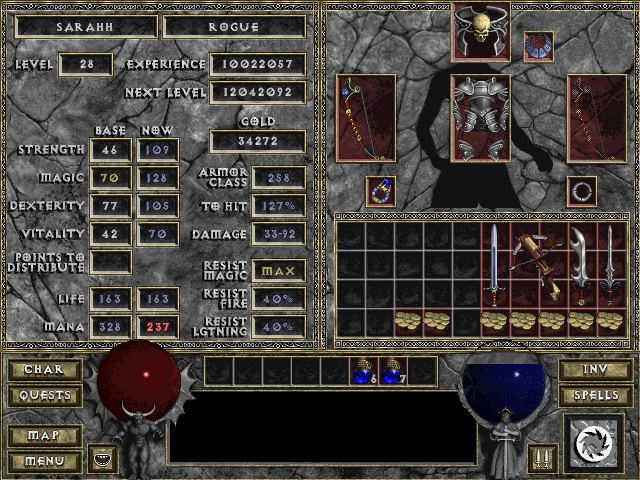Screen dimensions: 640x480
Task: Pick up the bow above the blue-gem ring
Action: pyautogui.click(x=366, y=117)
